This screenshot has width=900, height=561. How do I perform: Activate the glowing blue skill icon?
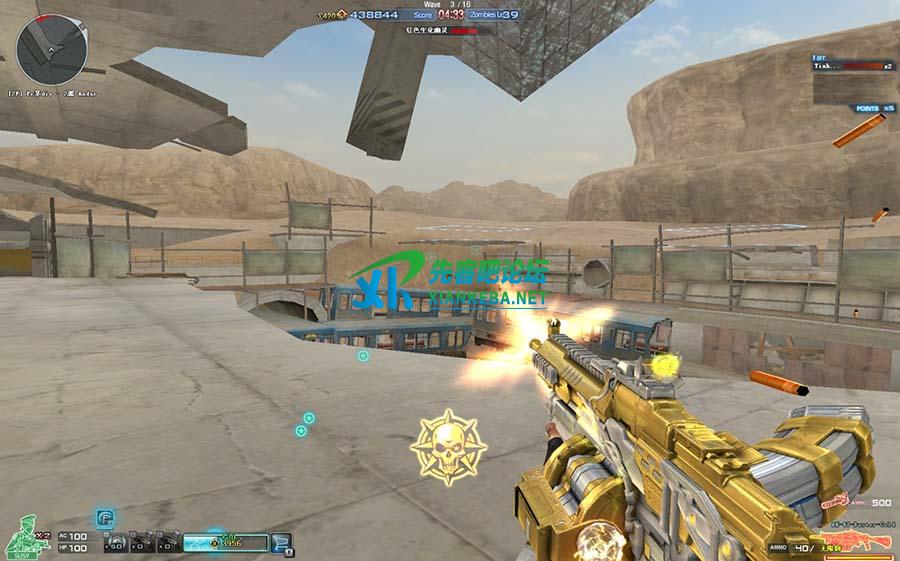pos(105,518)
